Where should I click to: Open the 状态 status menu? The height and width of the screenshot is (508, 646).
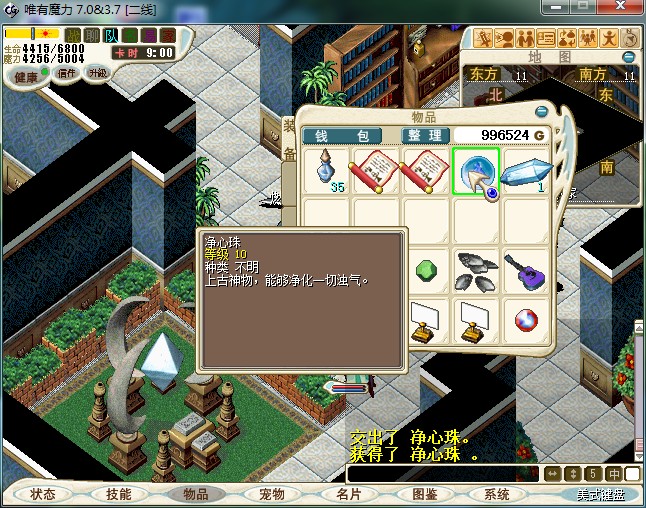tap(43, 494)
